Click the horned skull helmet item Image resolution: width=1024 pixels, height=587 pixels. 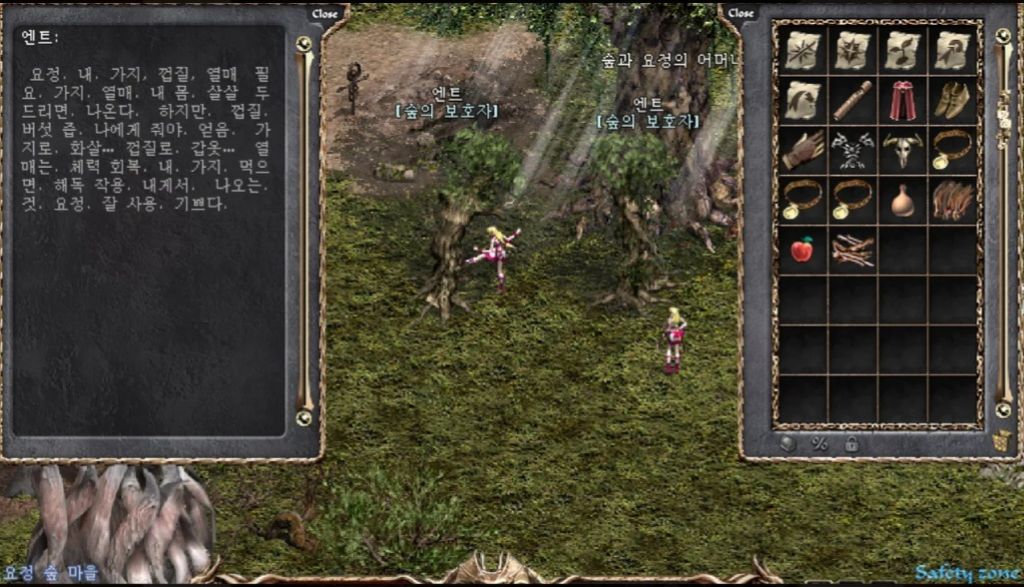pyautogui.click(x=903, y=150)
